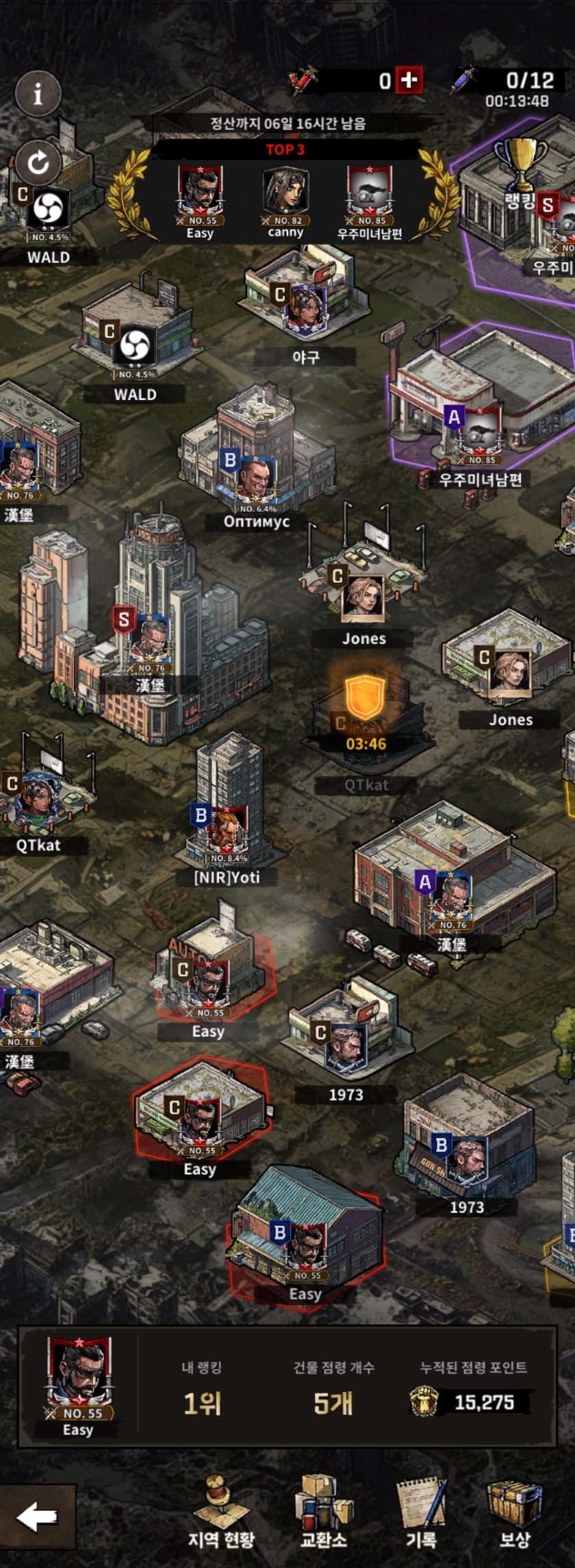Select 우주미녀남편 in the TOP 3 ranking
Image resolution: width=575 pixels, height=1568 pixels.
point(370,199)
